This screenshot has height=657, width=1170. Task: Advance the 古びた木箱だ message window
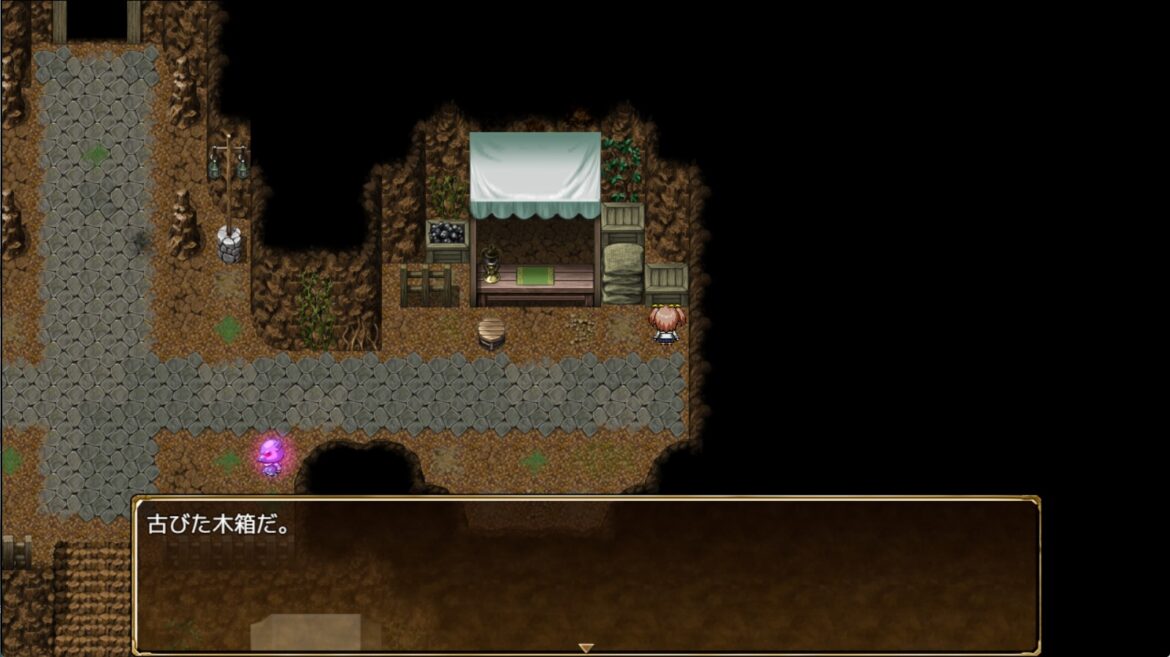click(586, 575)
